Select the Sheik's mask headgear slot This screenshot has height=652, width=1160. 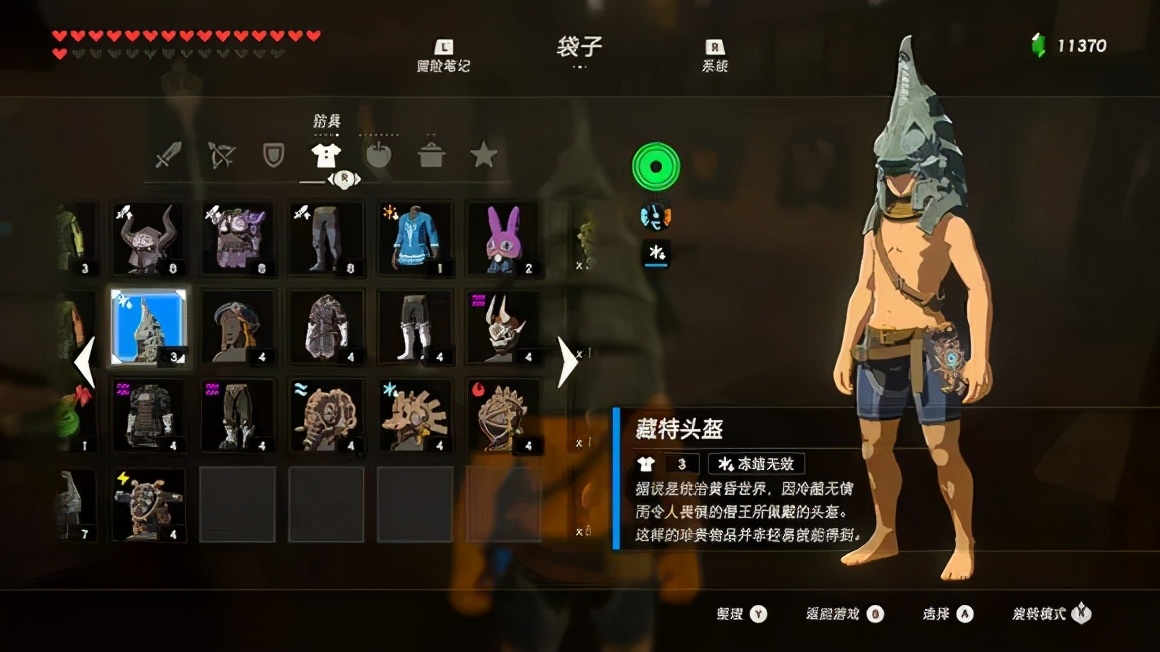[x=237, y=327]
